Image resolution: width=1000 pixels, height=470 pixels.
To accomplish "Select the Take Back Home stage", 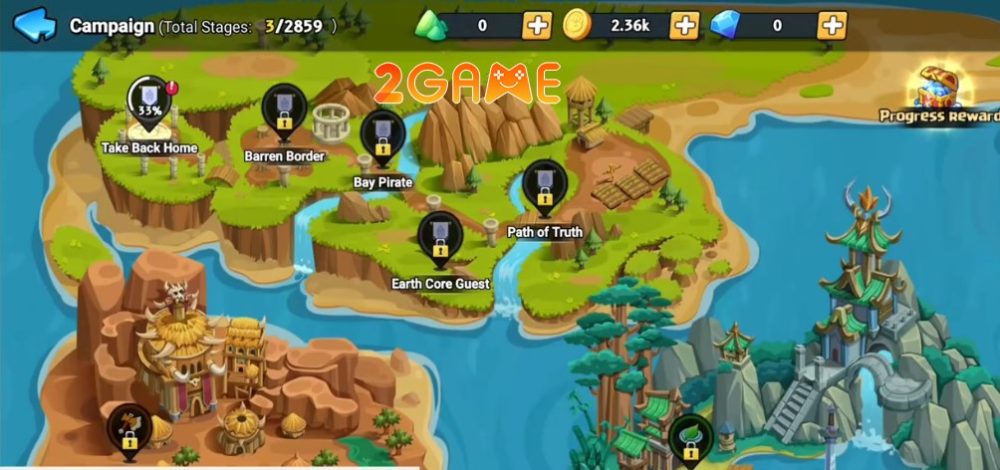I will pyautogui.click(x=150, y=105).
